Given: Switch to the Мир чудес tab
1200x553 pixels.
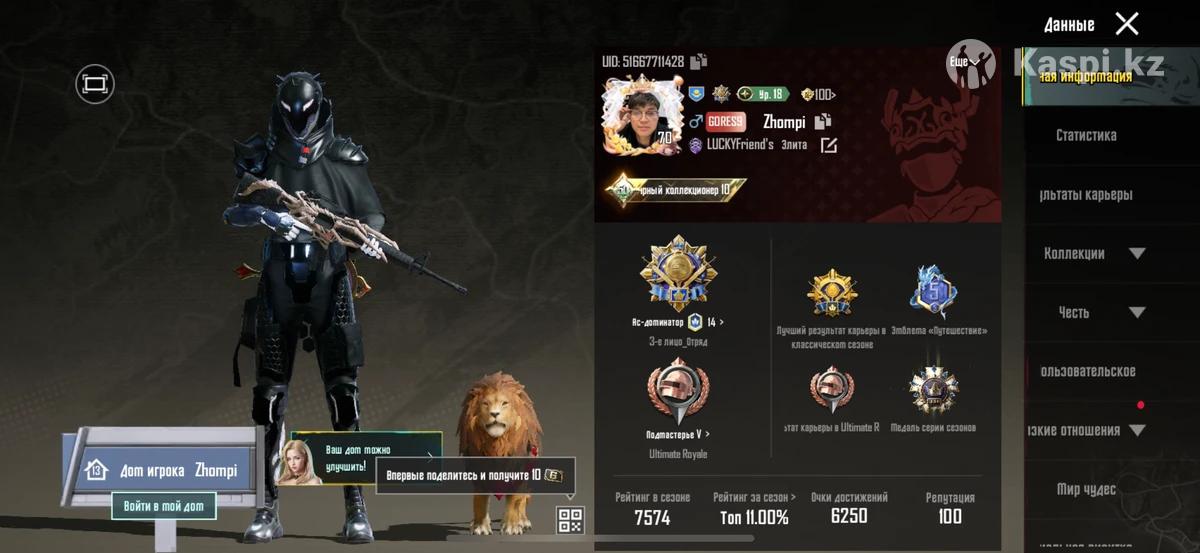Looking at the screenshot, I should [1086, 489].
